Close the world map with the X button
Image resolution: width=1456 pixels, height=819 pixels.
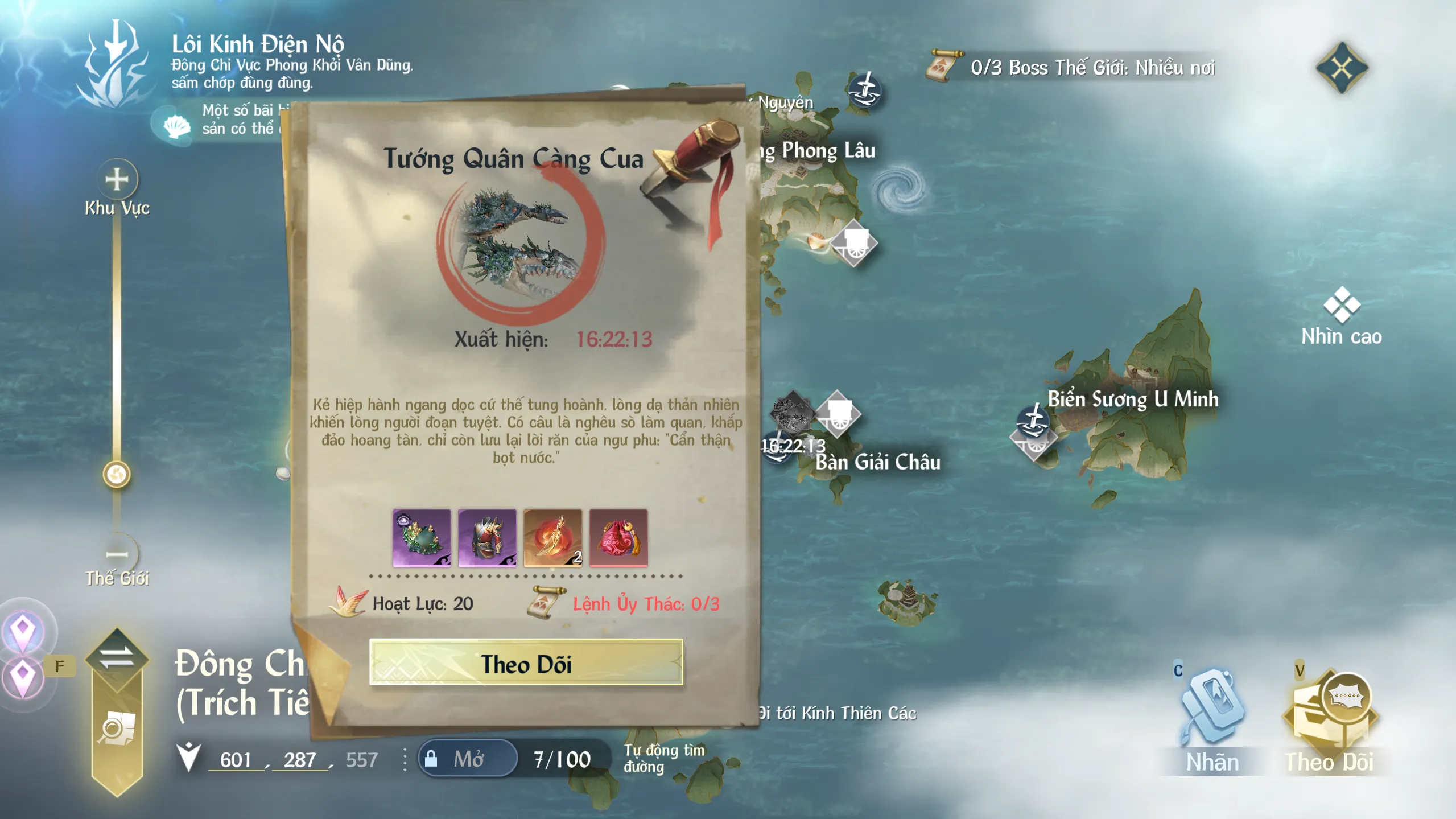(x=1341, y=68)
